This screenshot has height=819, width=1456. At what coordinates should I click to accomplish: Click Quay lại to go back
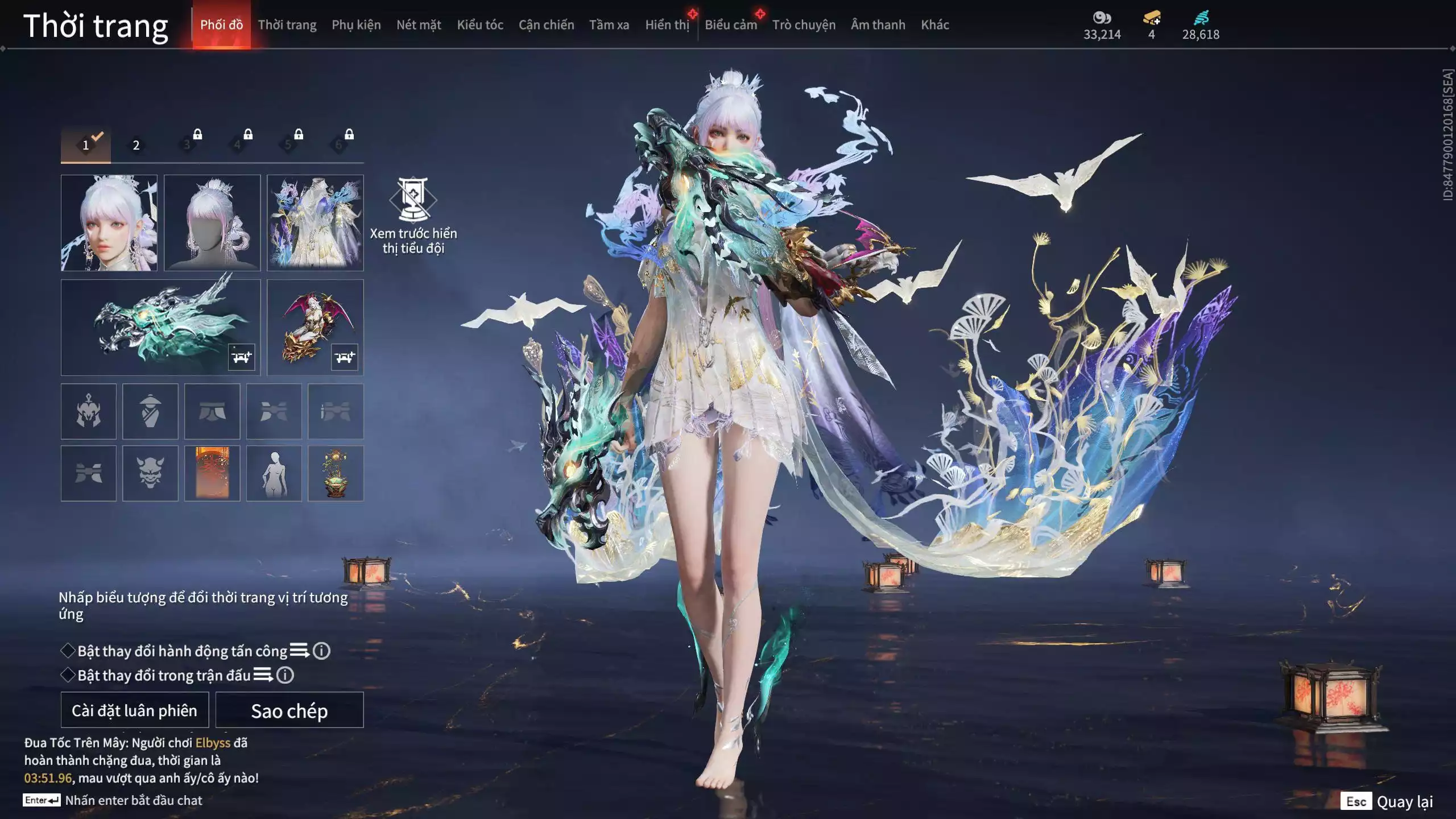[x=1404, y=802]
